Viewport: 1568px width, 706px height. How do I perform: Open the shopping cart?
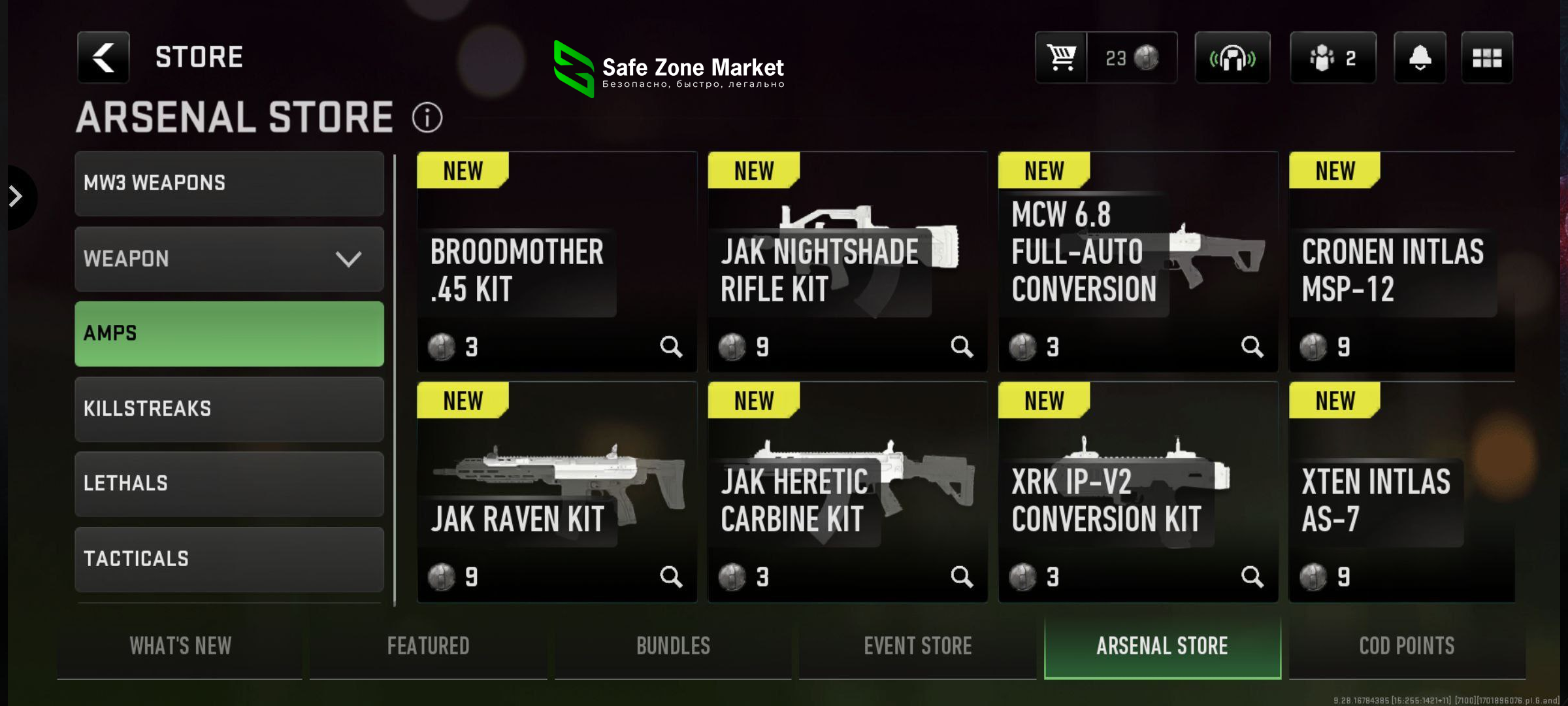pyautogui.click(x=1062, y=58)
